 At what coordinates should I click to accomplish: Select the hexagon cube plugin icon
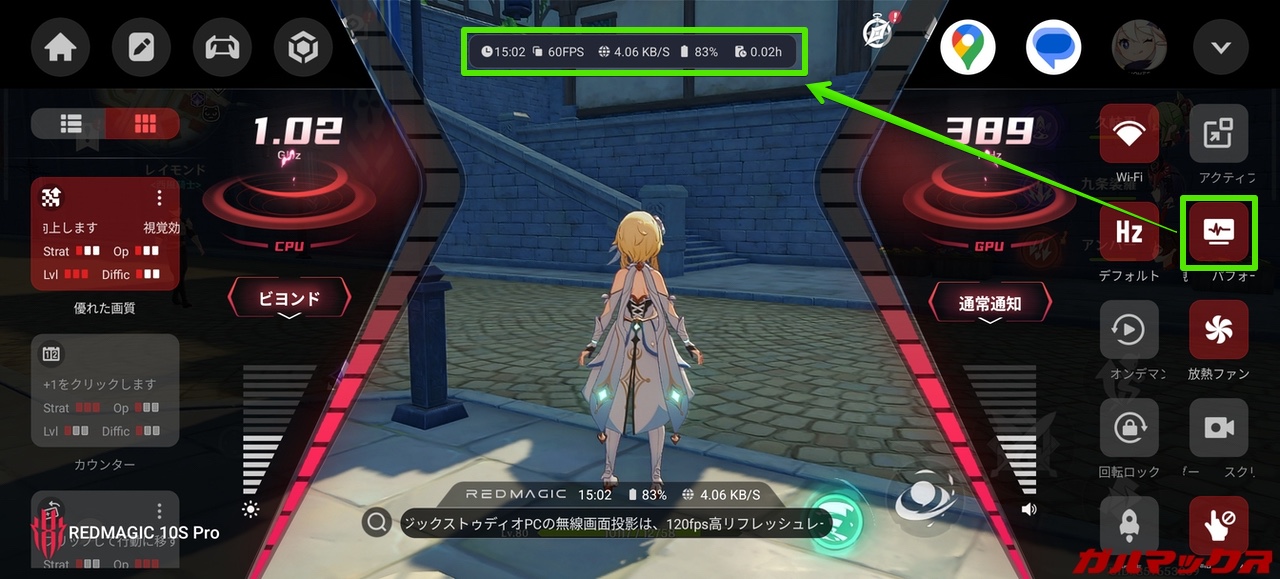[x=303, y=47]
